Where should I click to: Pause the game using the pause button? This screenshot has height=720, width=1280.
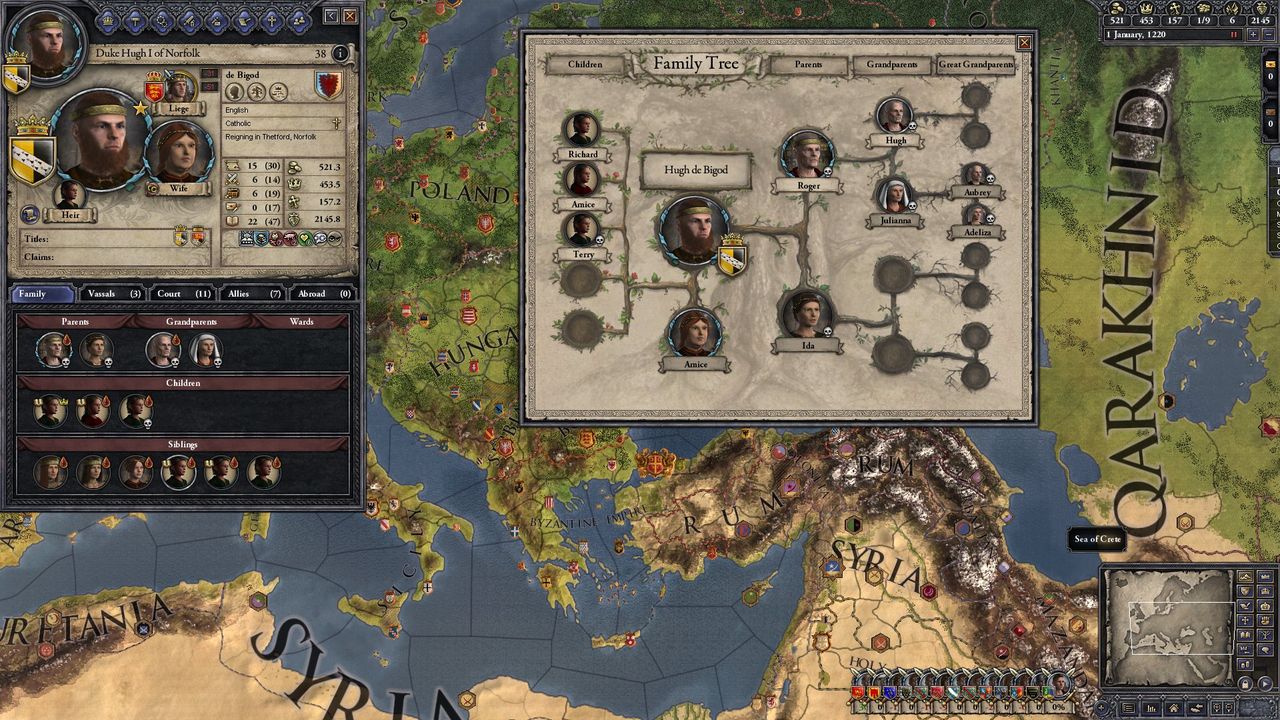click(x=1233, y=33)
